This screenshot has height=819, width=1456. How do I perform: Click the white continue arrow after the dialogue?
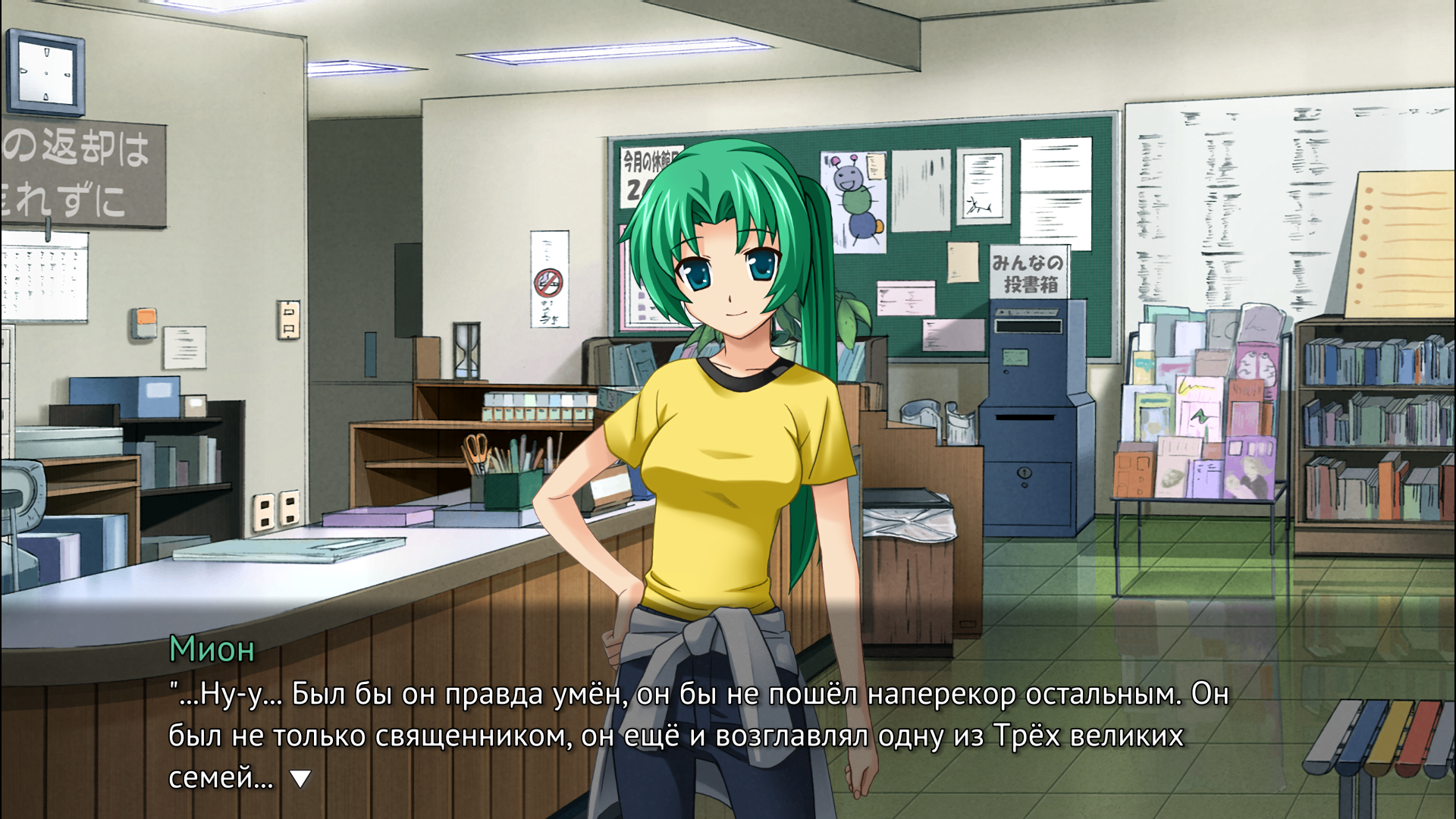[301, 778]
